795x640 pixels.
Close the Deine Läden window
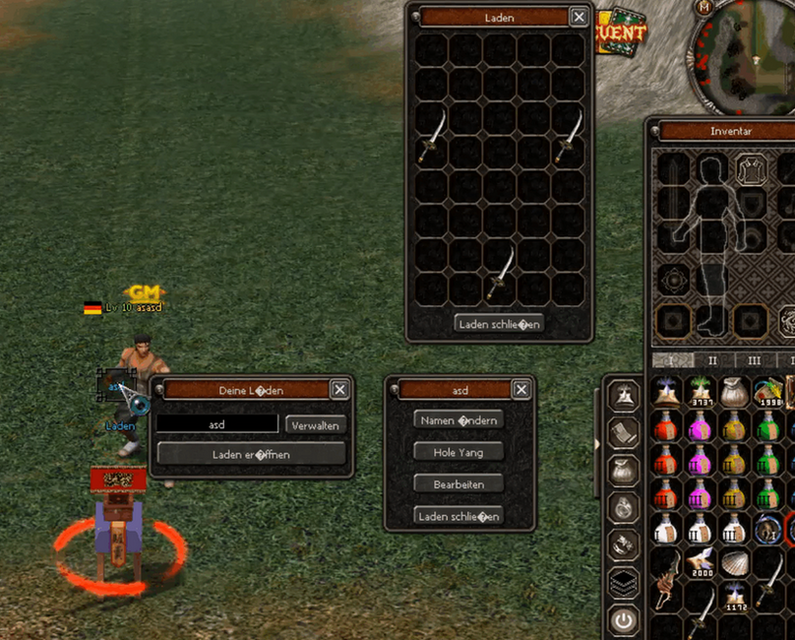(340, 390)
